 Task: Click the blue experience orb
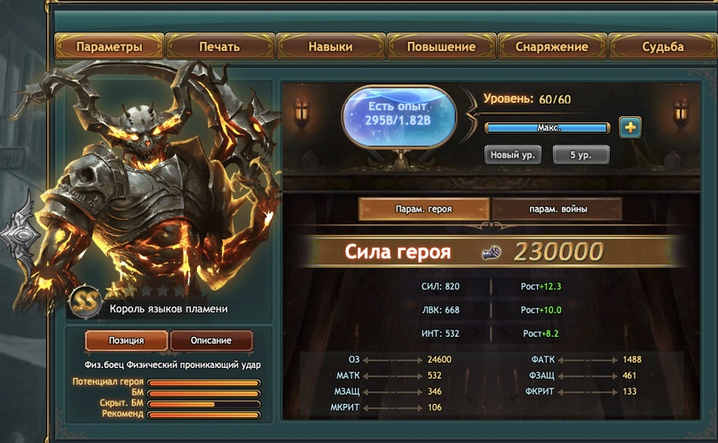click(x=399, y=117)
